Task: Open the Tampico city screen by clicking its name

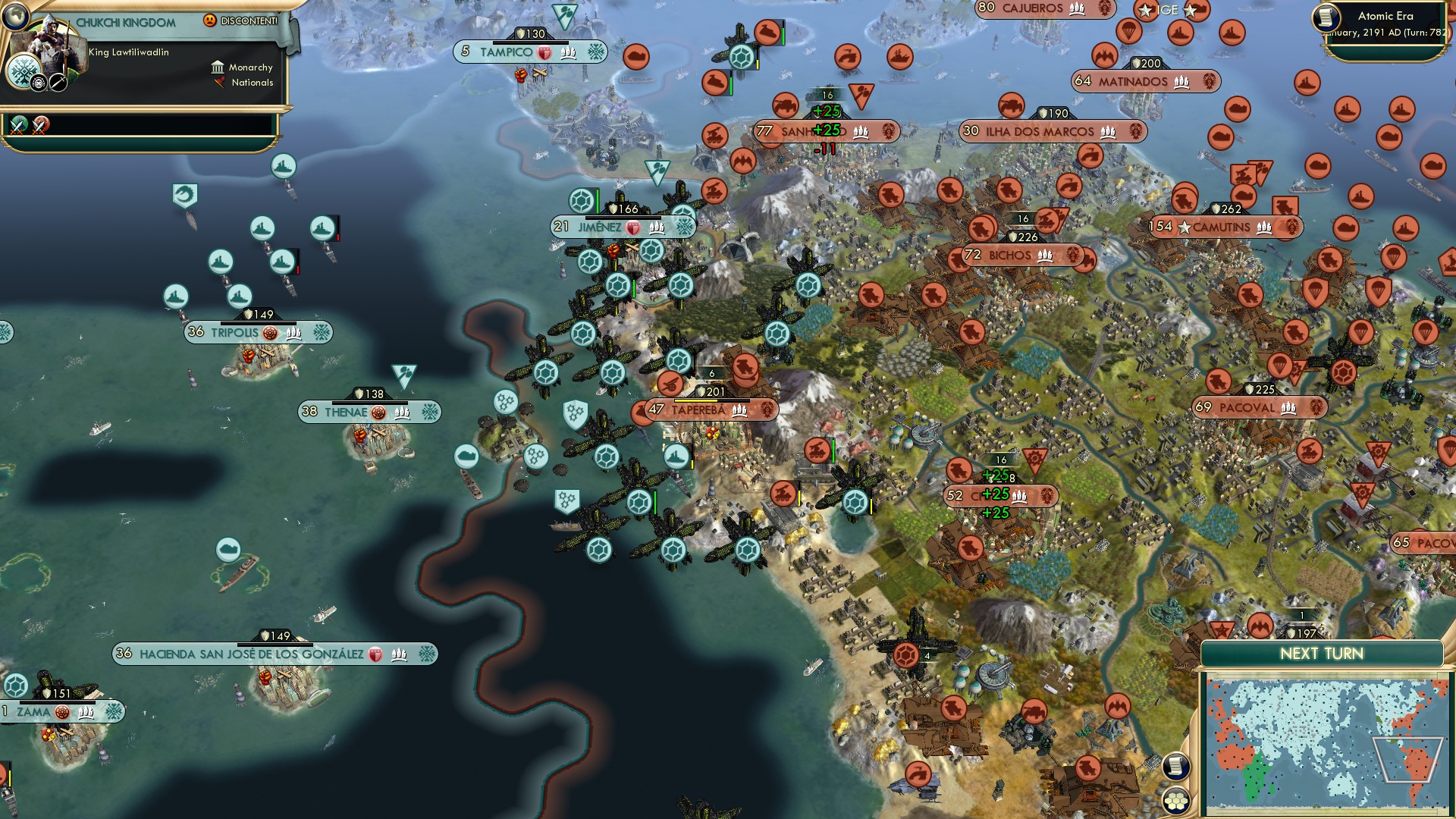Action: 507,52
